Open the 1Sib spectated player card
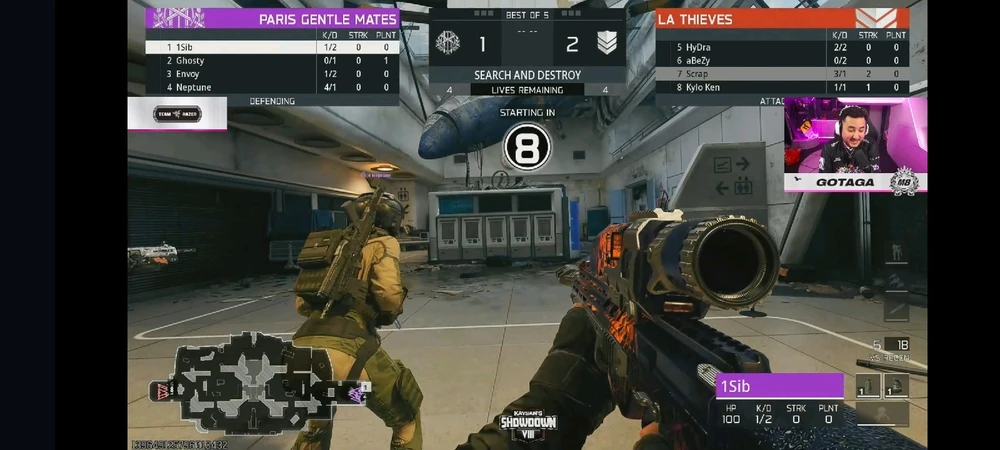1000x450 pixels. 780,400
